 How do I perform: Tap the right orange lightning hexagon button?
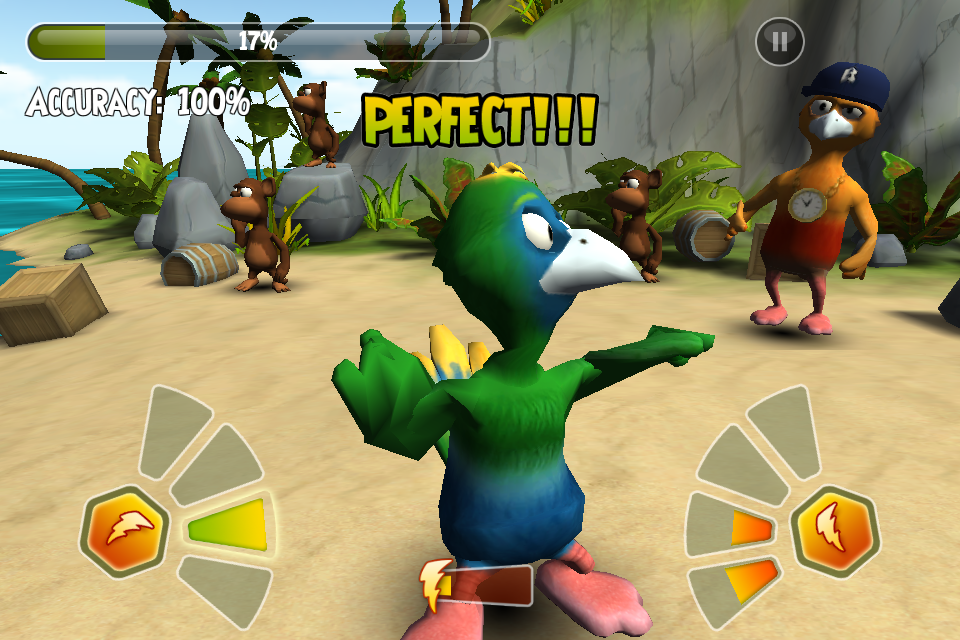pos(834,527)
